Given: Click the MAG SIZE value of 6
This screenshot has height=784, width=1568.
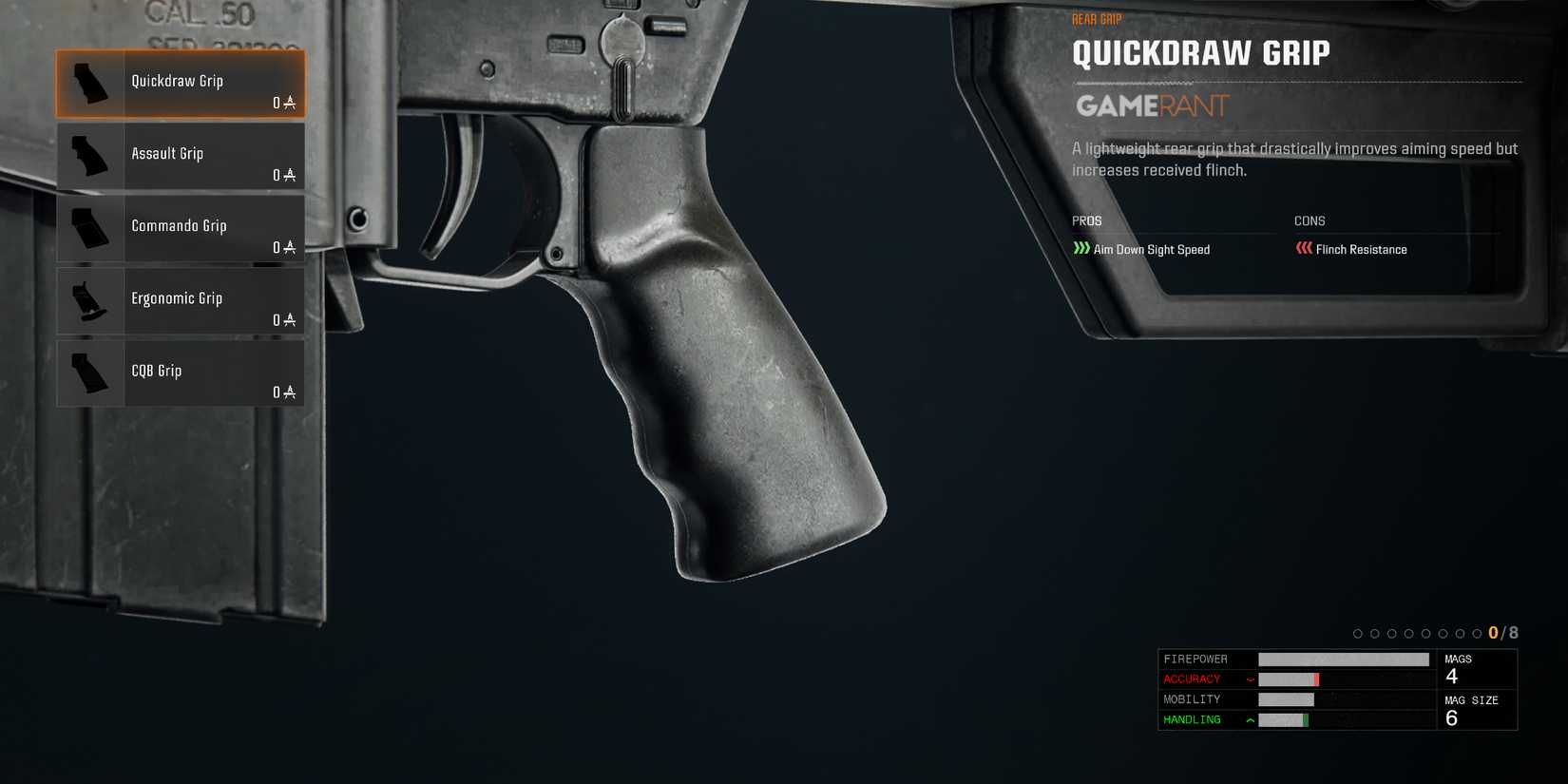Looking at the screenshot, I should click(1452, 717).
